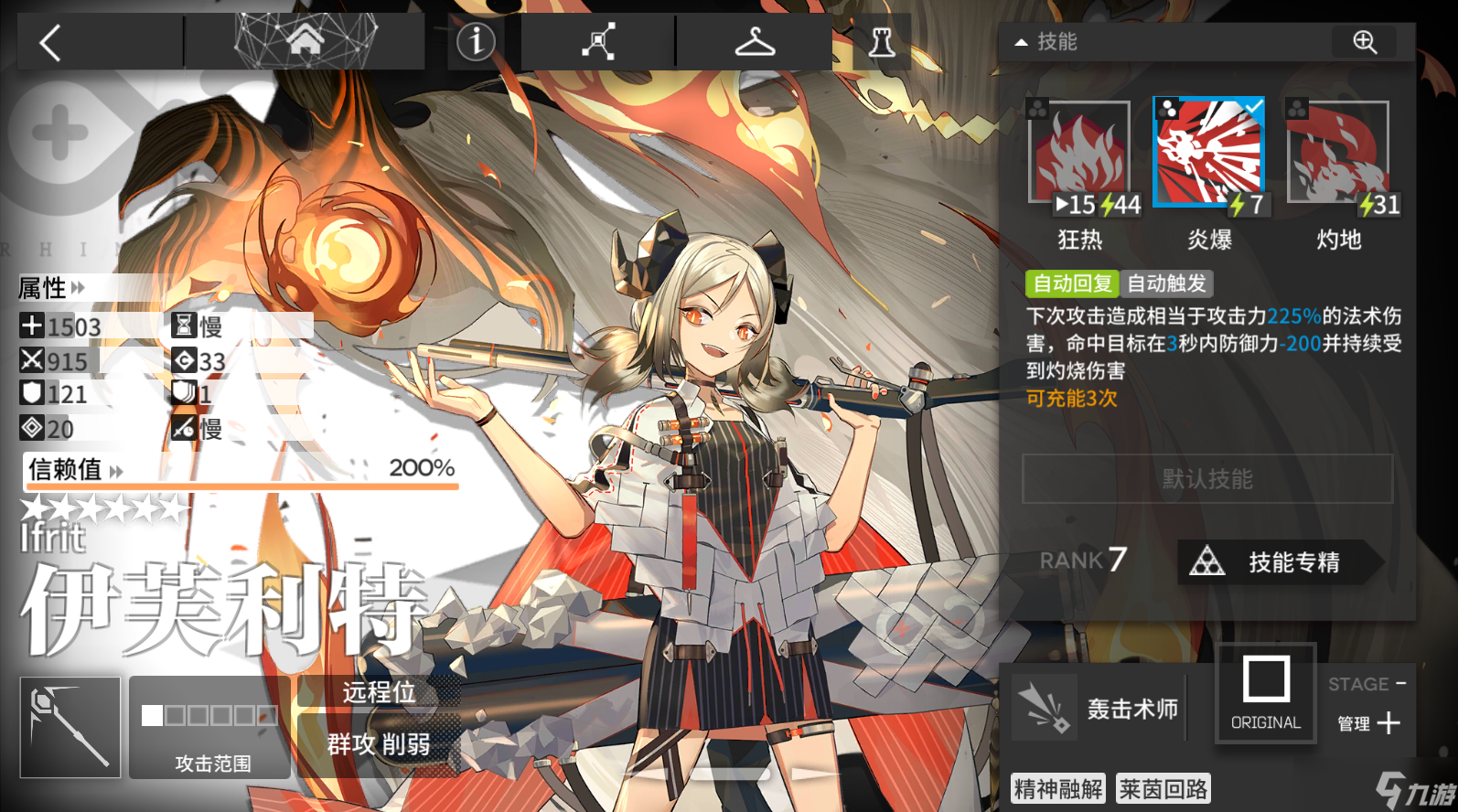Open the network node diagram icon

(598, 42)
